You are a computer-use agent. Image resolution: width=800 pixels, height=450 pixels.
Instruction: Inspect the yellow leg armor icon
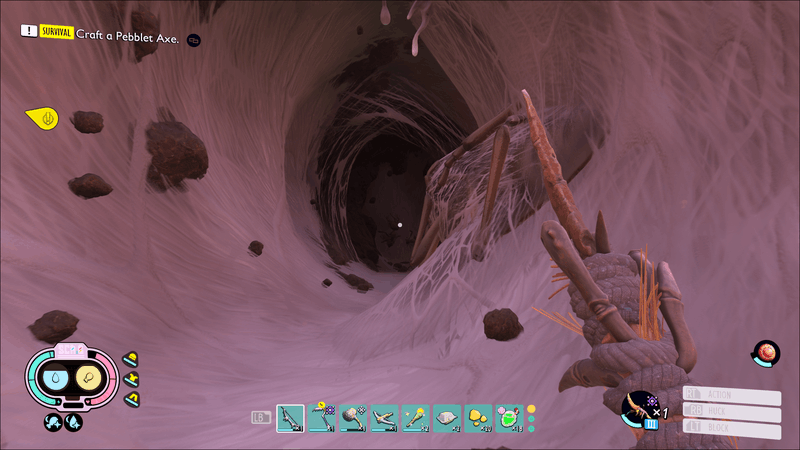click(x=130, y=399)
